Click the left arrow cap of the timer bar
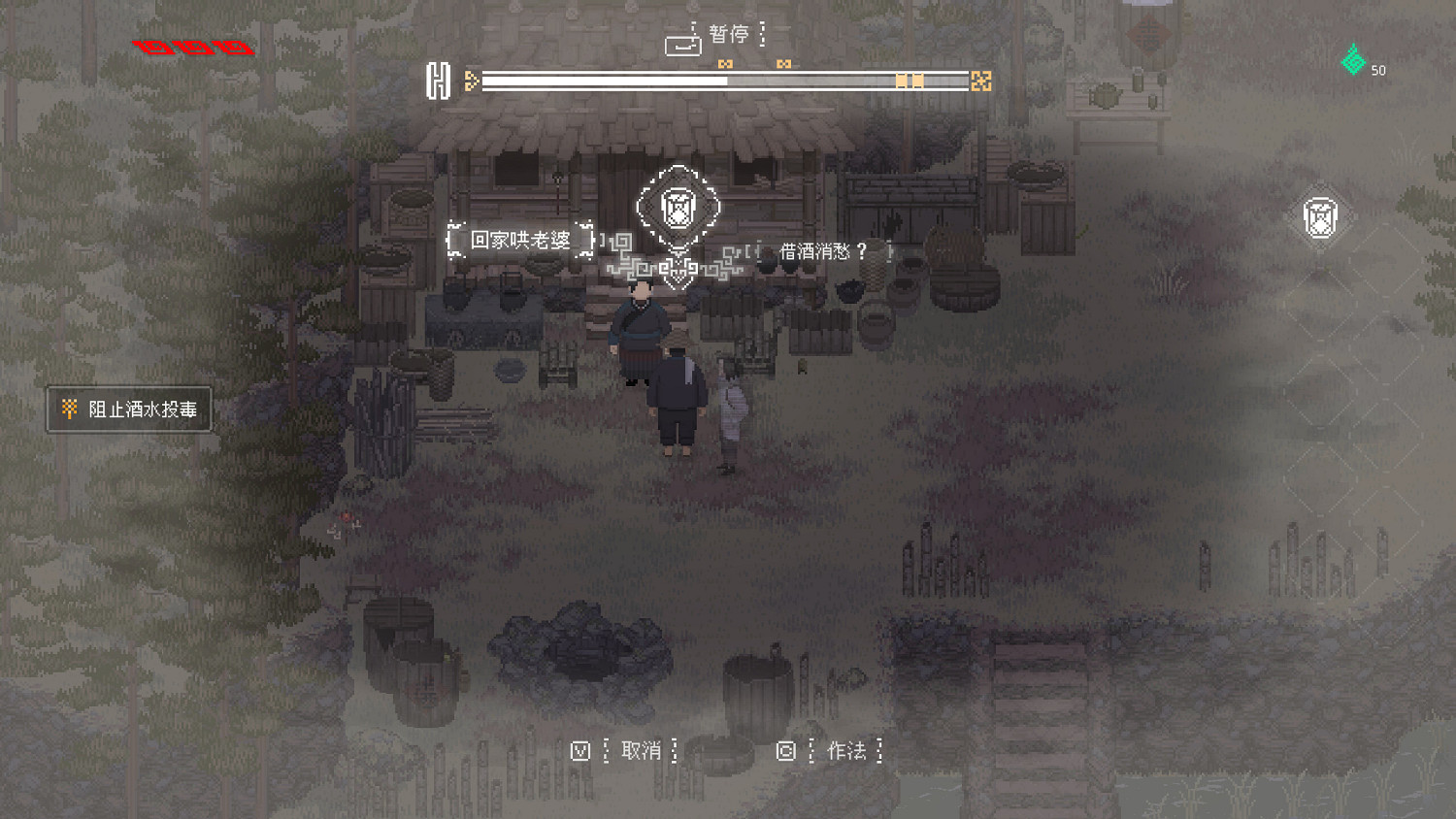Screen dimensions: 1456x819 (473, 80)
